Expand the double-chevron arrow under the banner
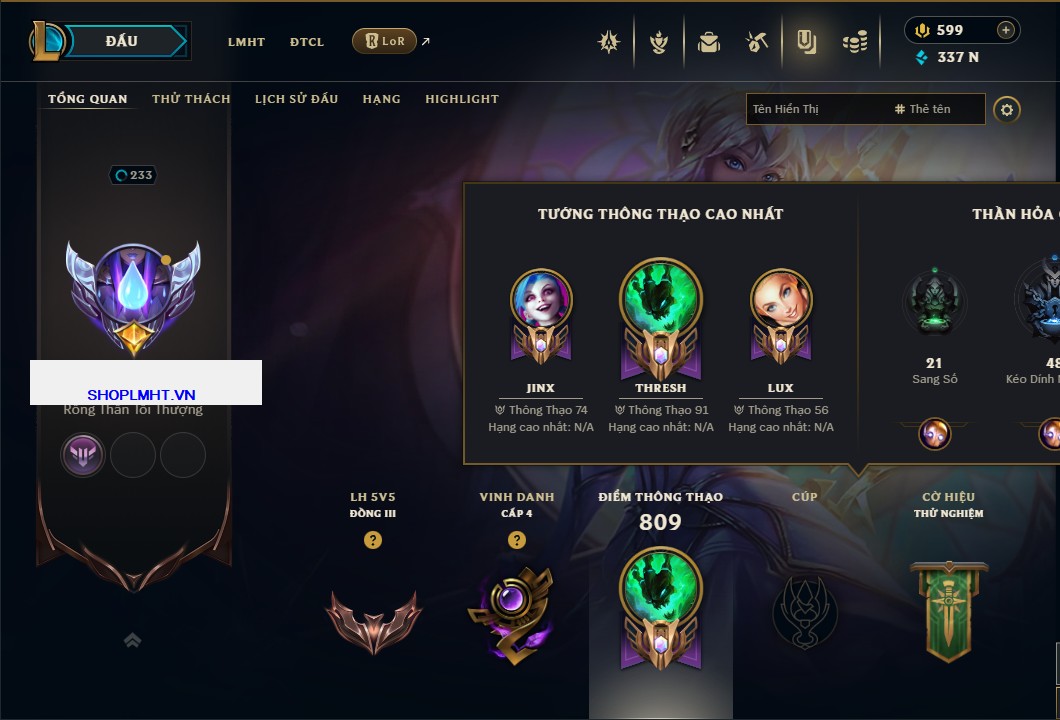The width and height of the screenshot is (1060, 720). pyautogui.click(x=133, y=640)
